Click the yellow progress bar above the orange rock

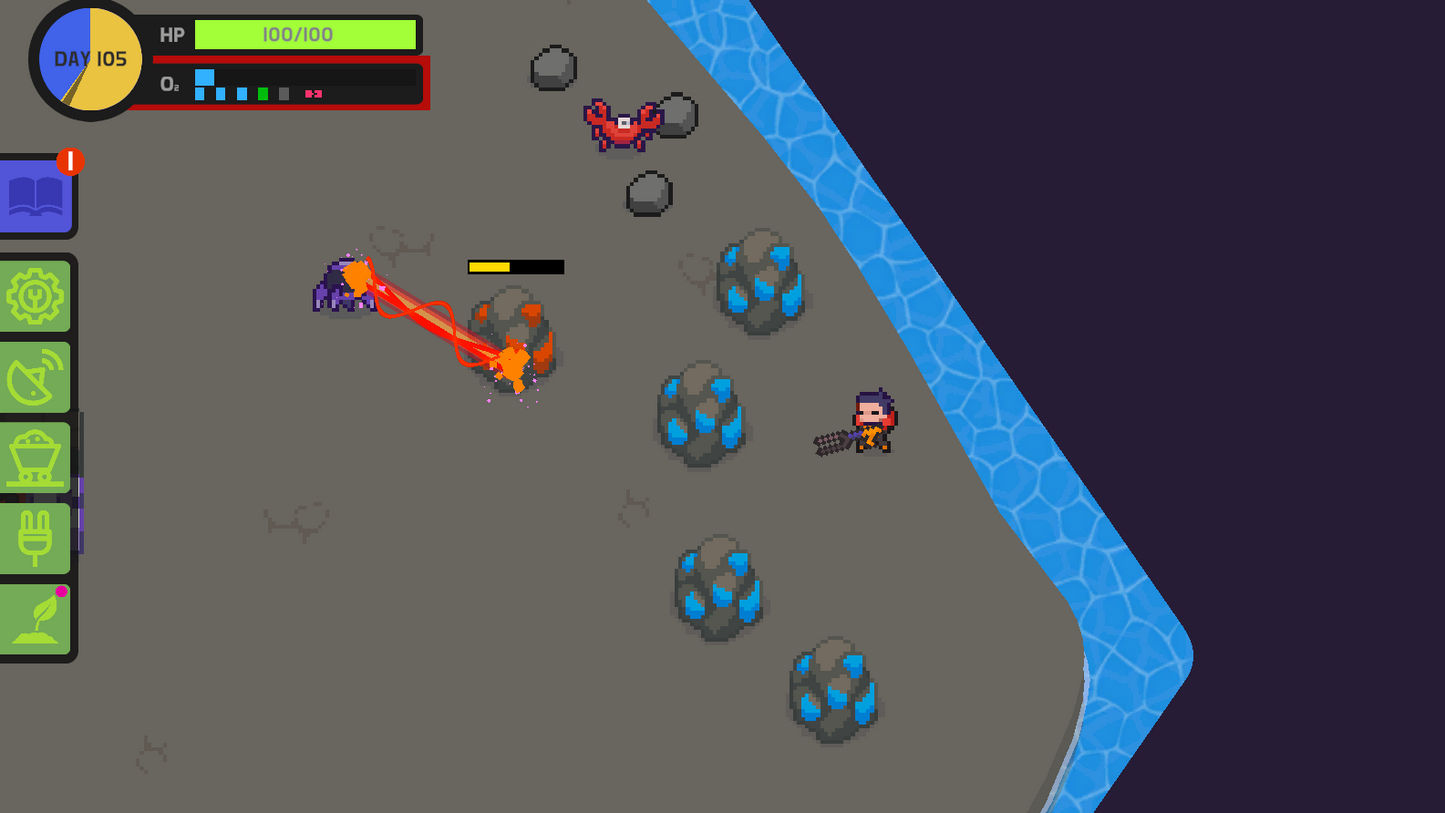click(490, 267)
